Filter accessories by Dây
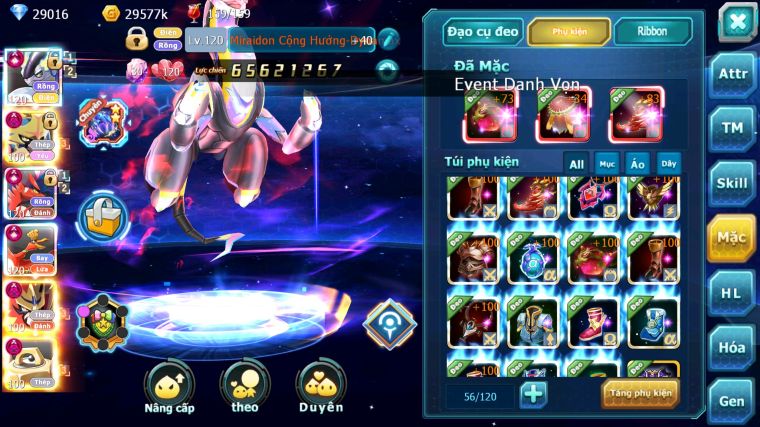 tap(668, 164)
